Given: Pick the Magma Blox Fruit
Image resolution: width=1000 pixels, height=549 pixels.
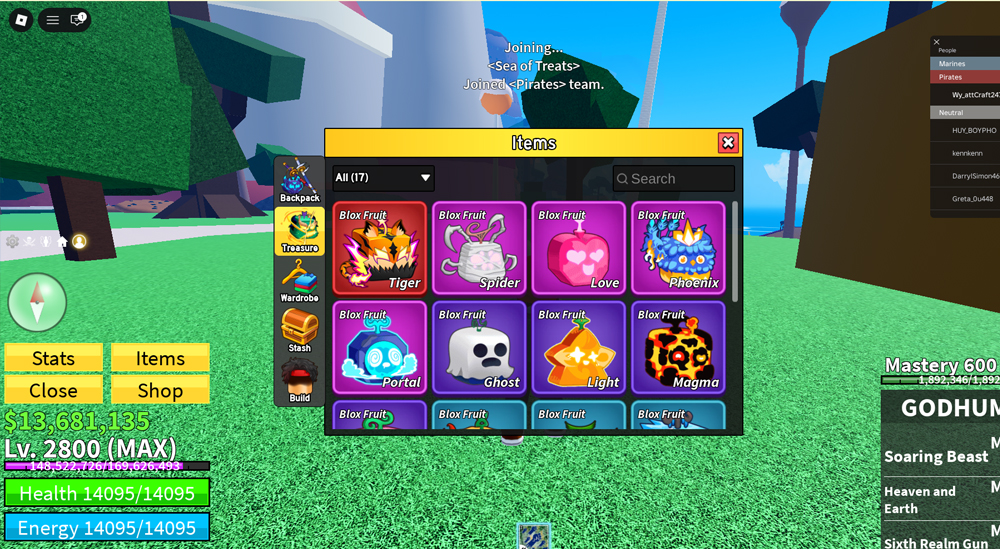Looking at the screenshot, I should click(678, 347).
